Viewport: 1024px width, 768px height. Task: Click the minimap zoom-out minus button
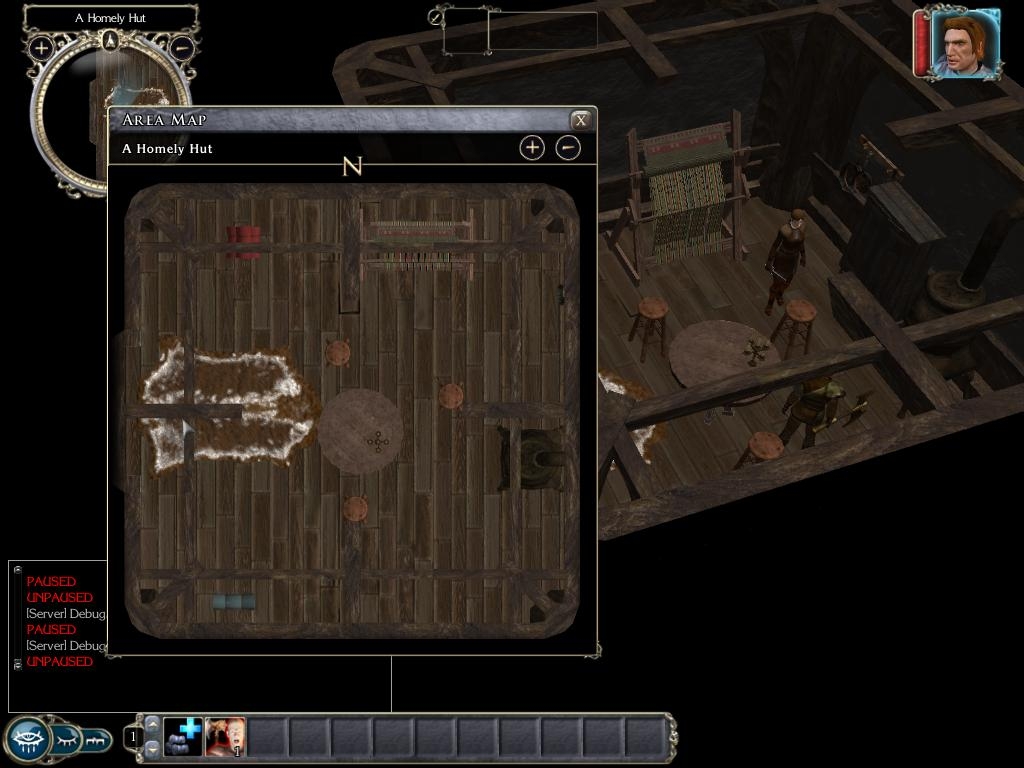pyautogui.click(x=181, y=46)
